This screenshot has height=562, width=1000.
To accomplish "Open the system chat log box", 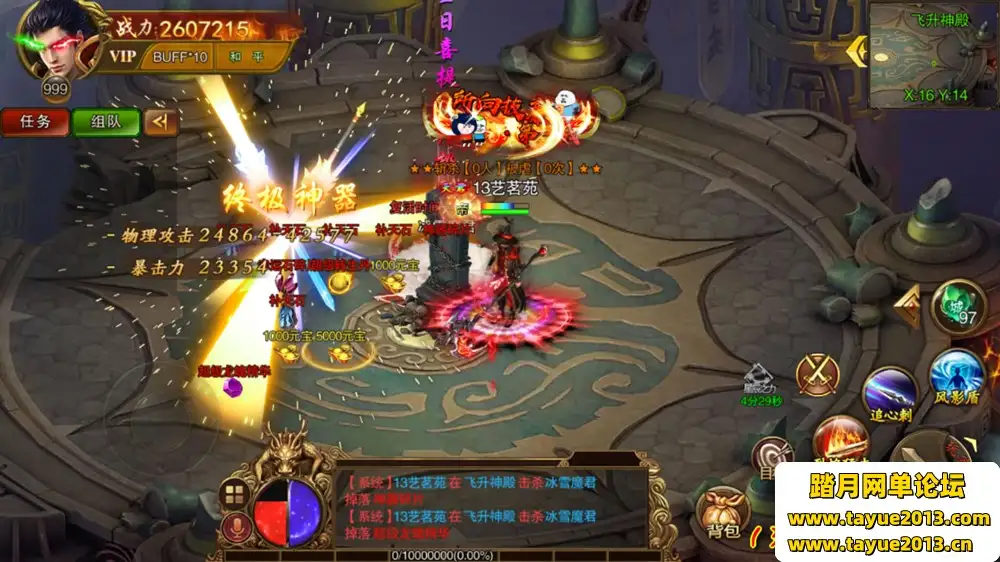I will pos(490,506).
